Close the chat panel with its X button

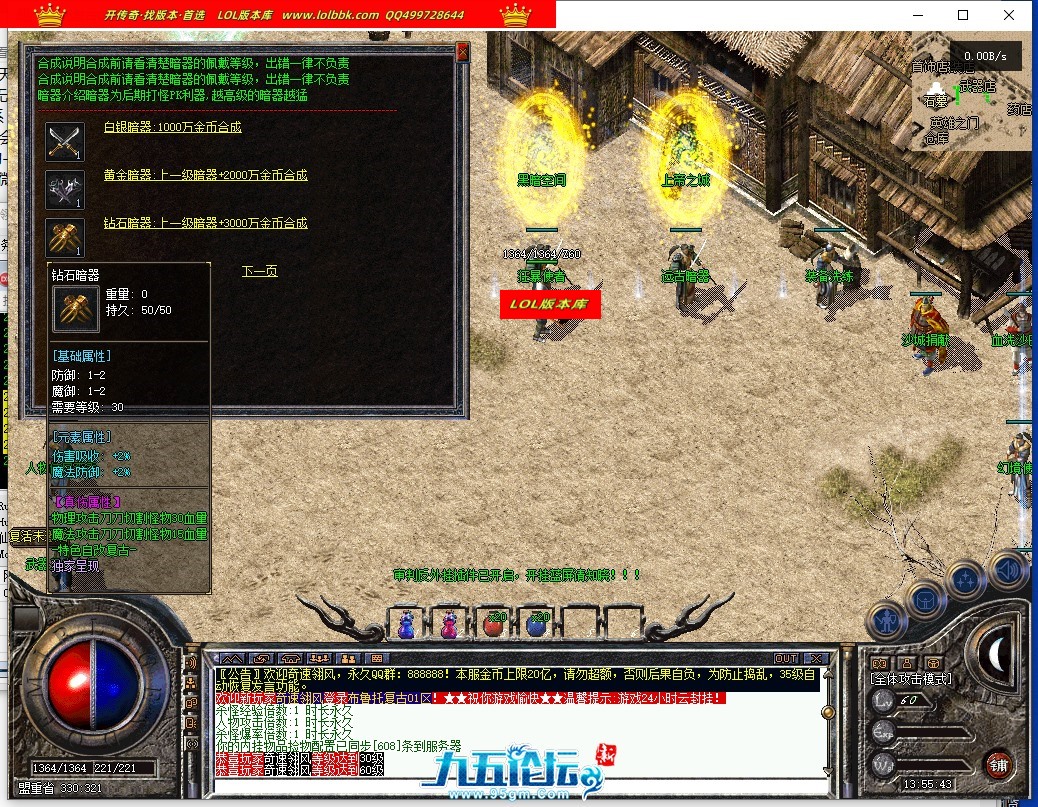click(x=816, y=658)
